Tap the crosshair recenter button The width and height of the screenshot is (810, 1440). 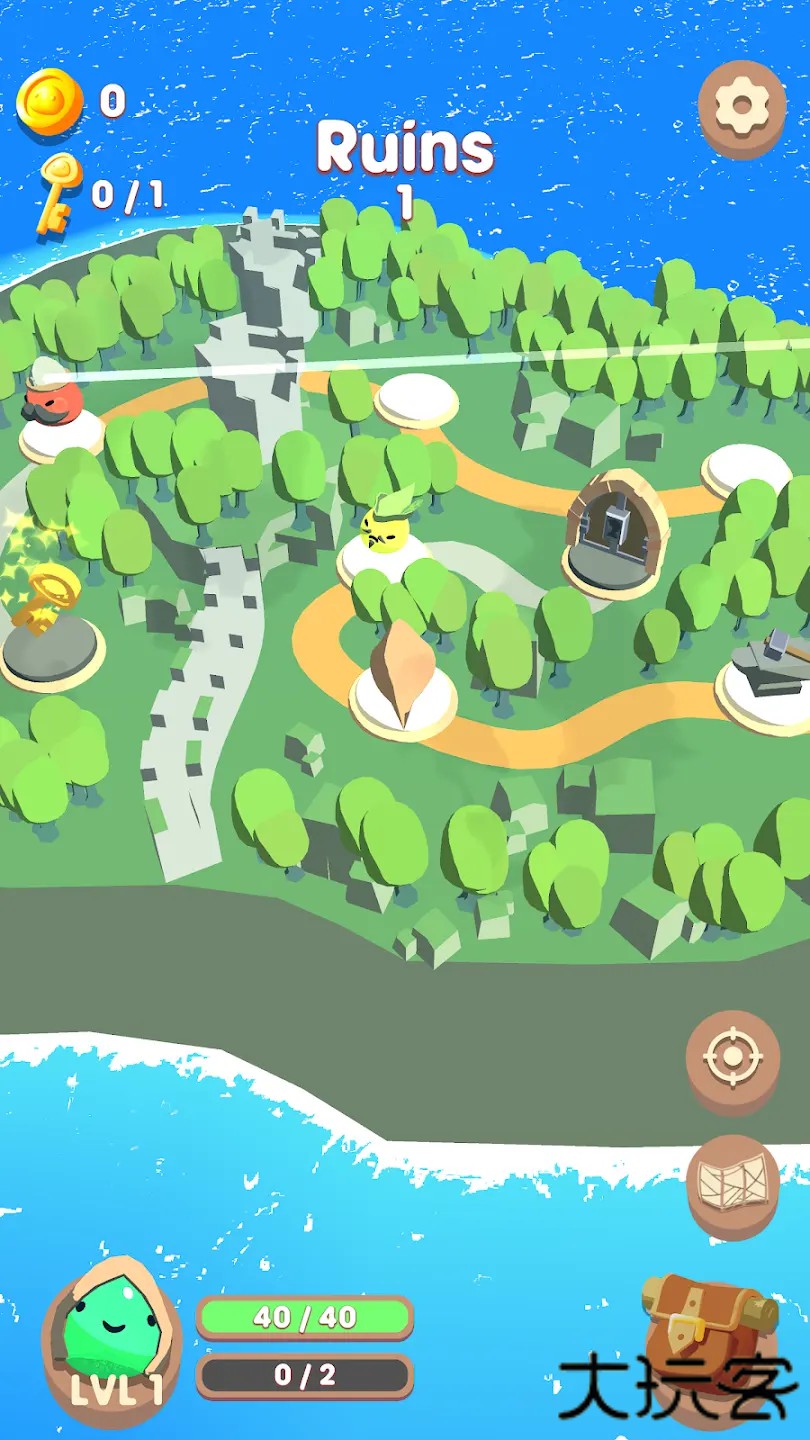click(x=733, y=1059)
